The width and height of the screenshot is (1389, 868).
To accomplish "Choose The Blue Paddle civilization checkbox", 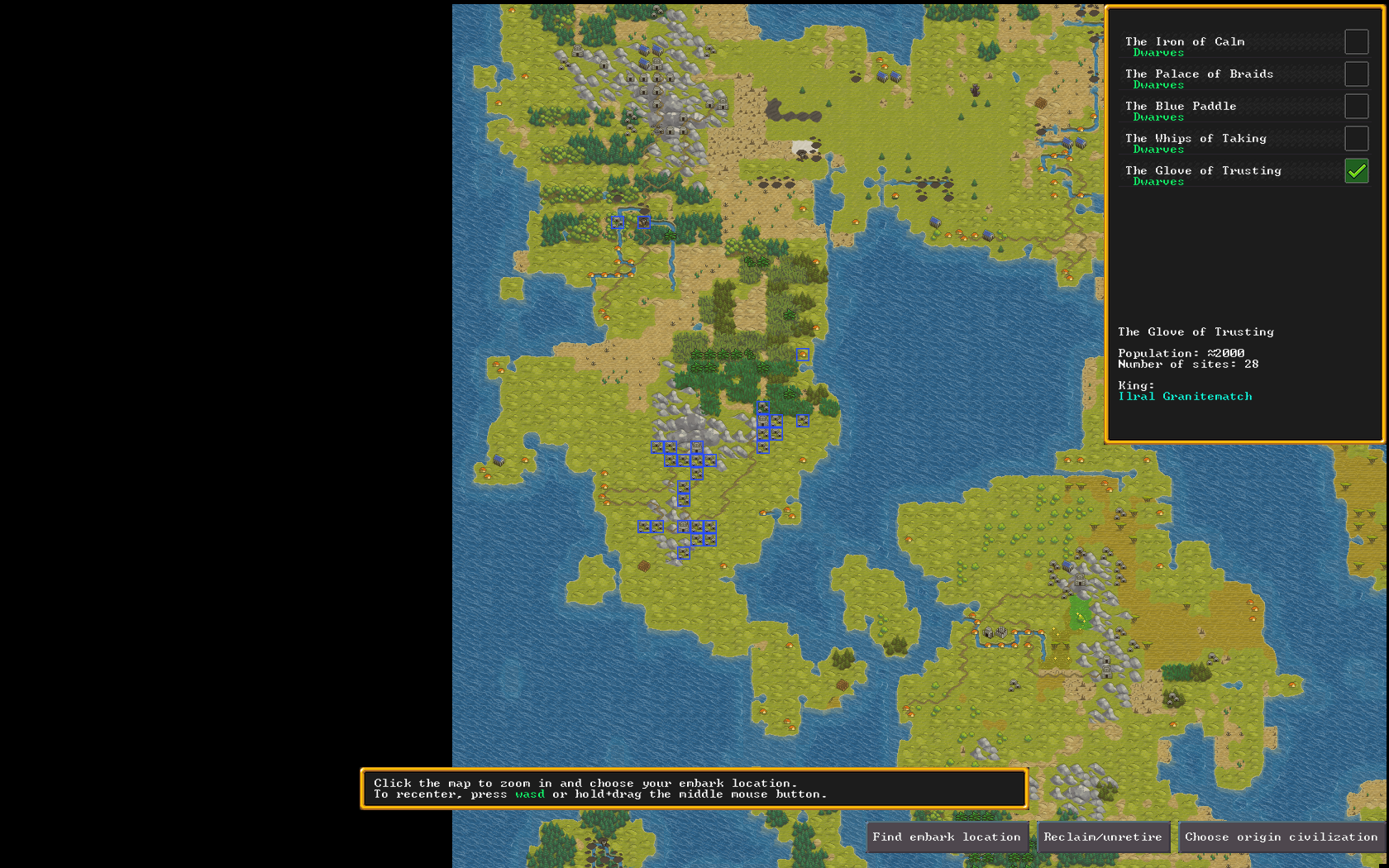I will 1356,107.
